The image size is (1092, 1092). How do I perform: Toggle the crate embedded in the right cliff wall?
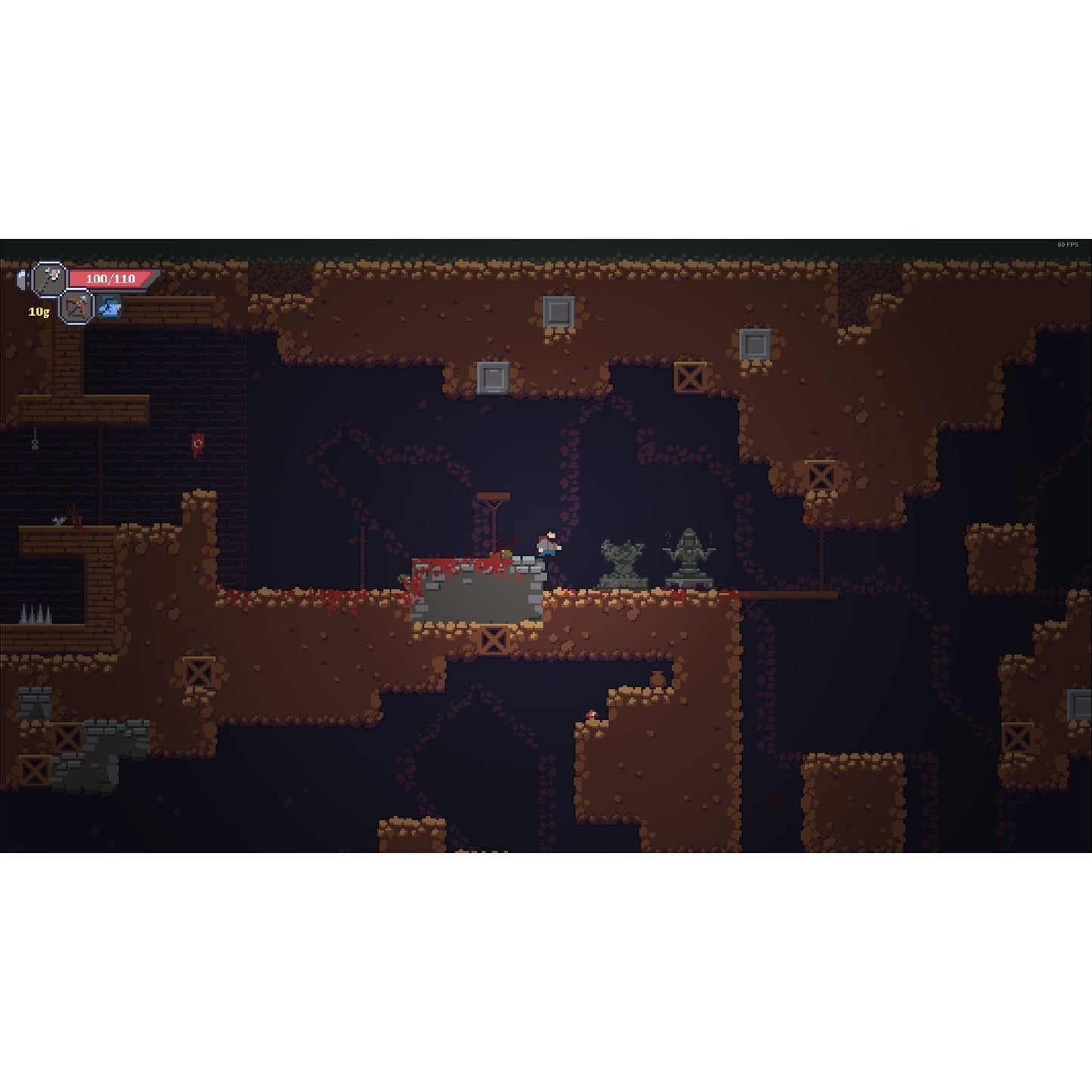821,475
